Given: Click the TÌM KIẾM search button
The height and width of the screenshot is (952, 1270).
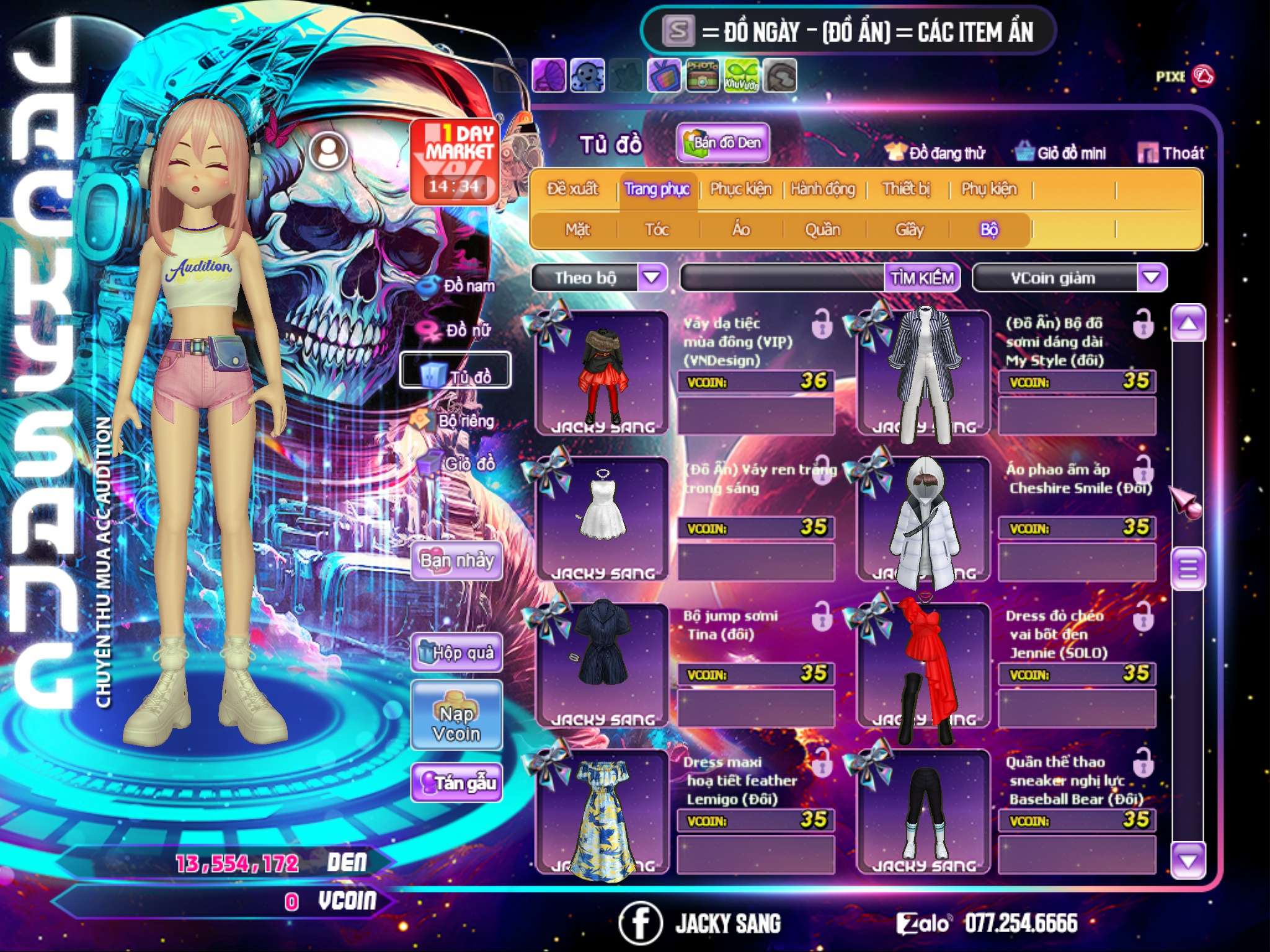Looking at the screenshot, I should coord(921,278).
